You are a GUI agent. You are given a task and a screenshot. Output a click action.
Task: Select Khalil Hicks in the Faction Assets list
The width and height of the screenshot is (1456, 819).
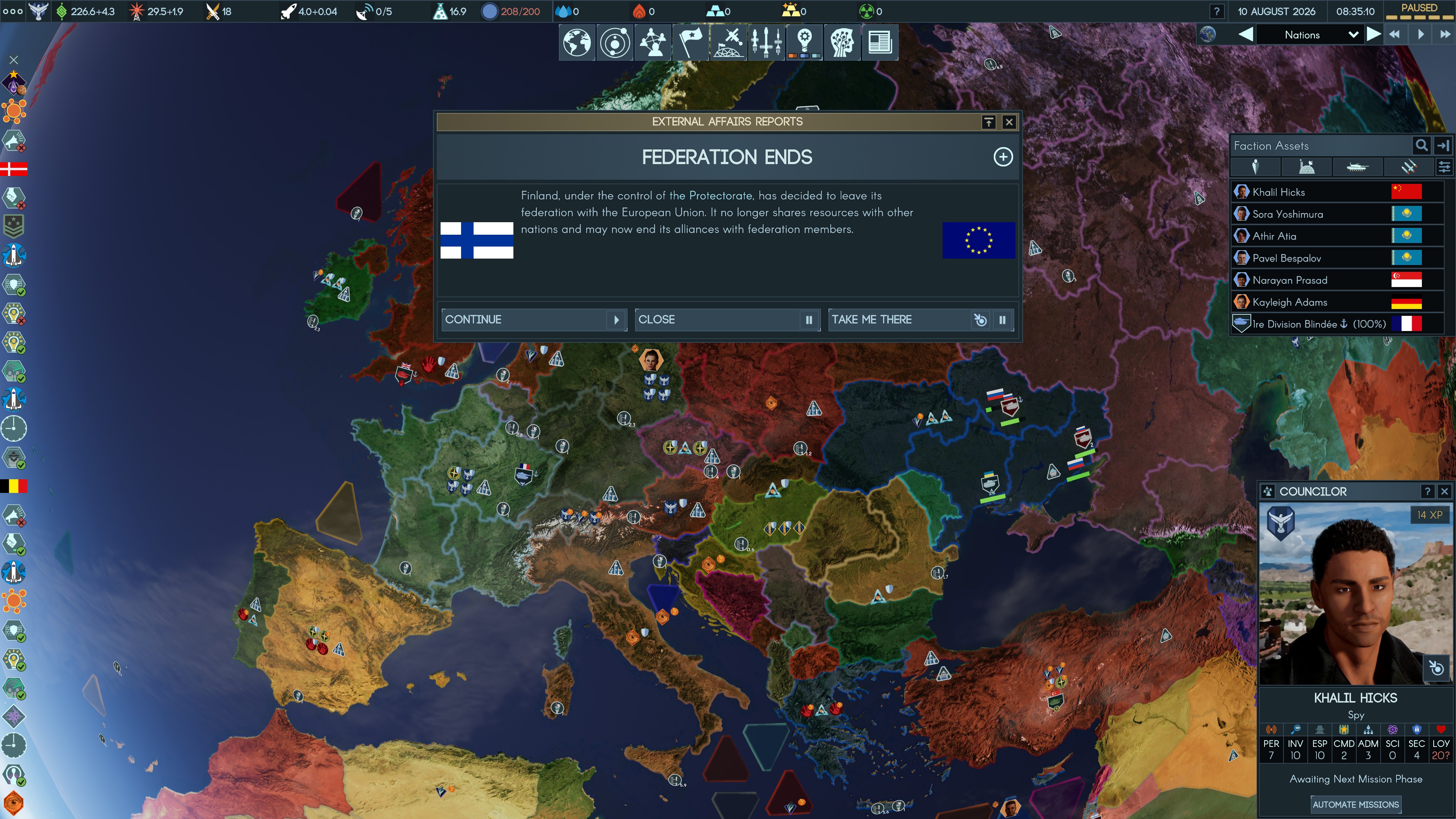pyautogui.click(x=1279, y=192)
